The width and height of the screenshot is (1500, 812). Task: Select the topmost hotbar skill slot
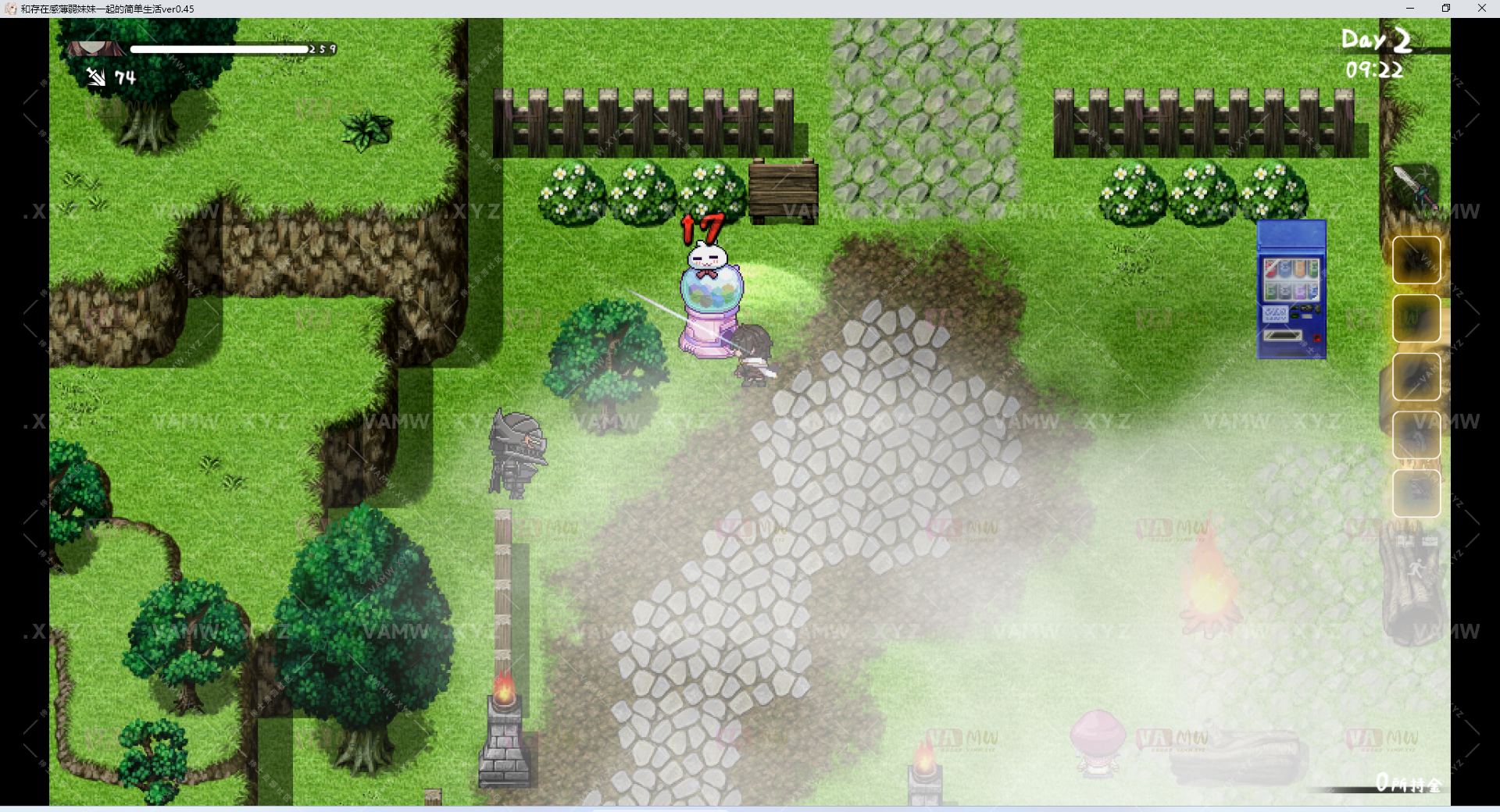1416,259
